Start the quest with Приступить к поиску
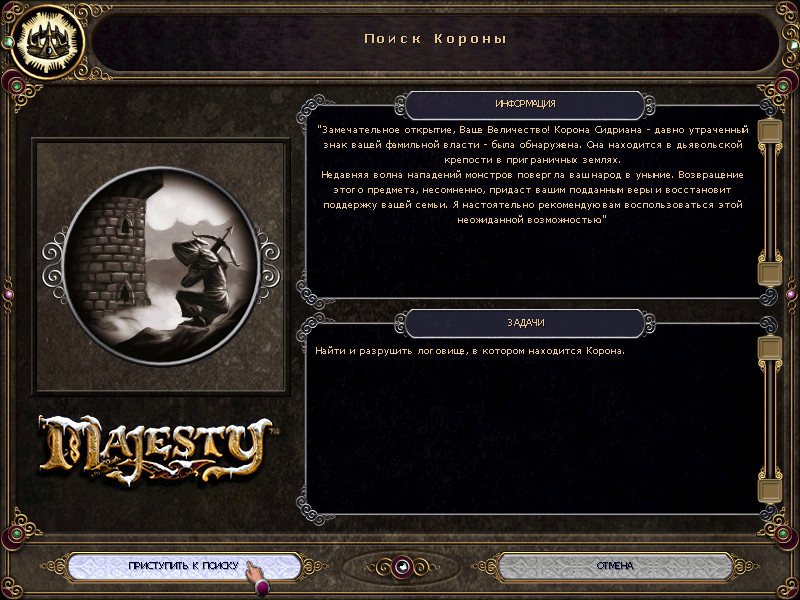 [184, 566]
